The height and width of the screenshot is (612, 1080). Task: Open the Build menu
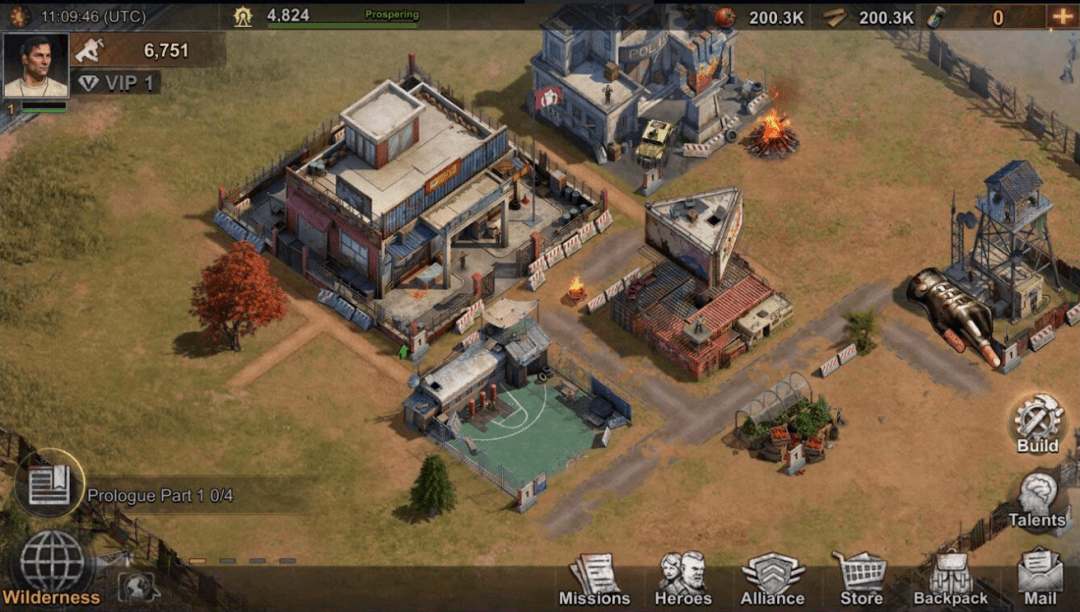coord(1037,422)
